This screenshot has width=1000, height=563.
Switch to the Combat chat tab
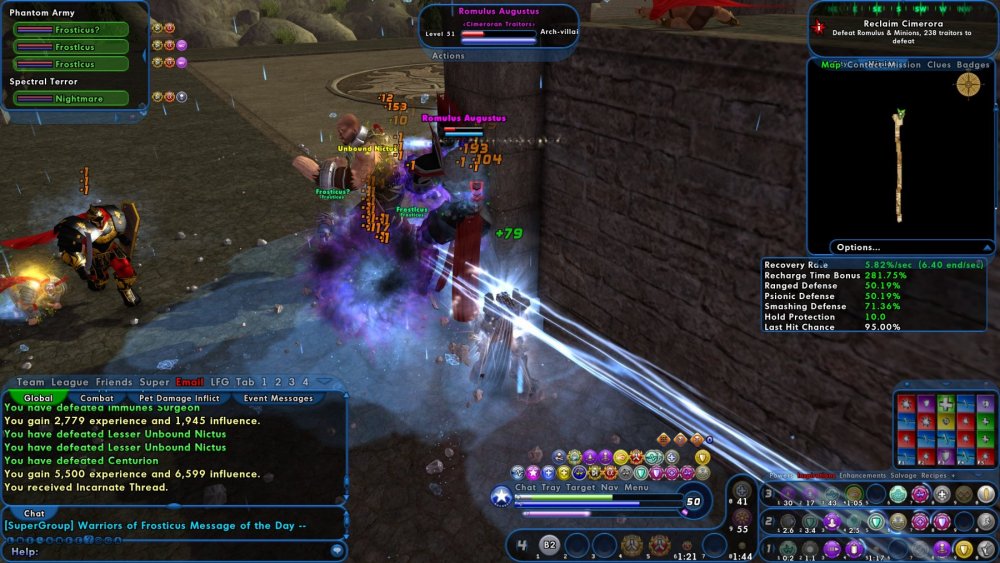point(97,398)
